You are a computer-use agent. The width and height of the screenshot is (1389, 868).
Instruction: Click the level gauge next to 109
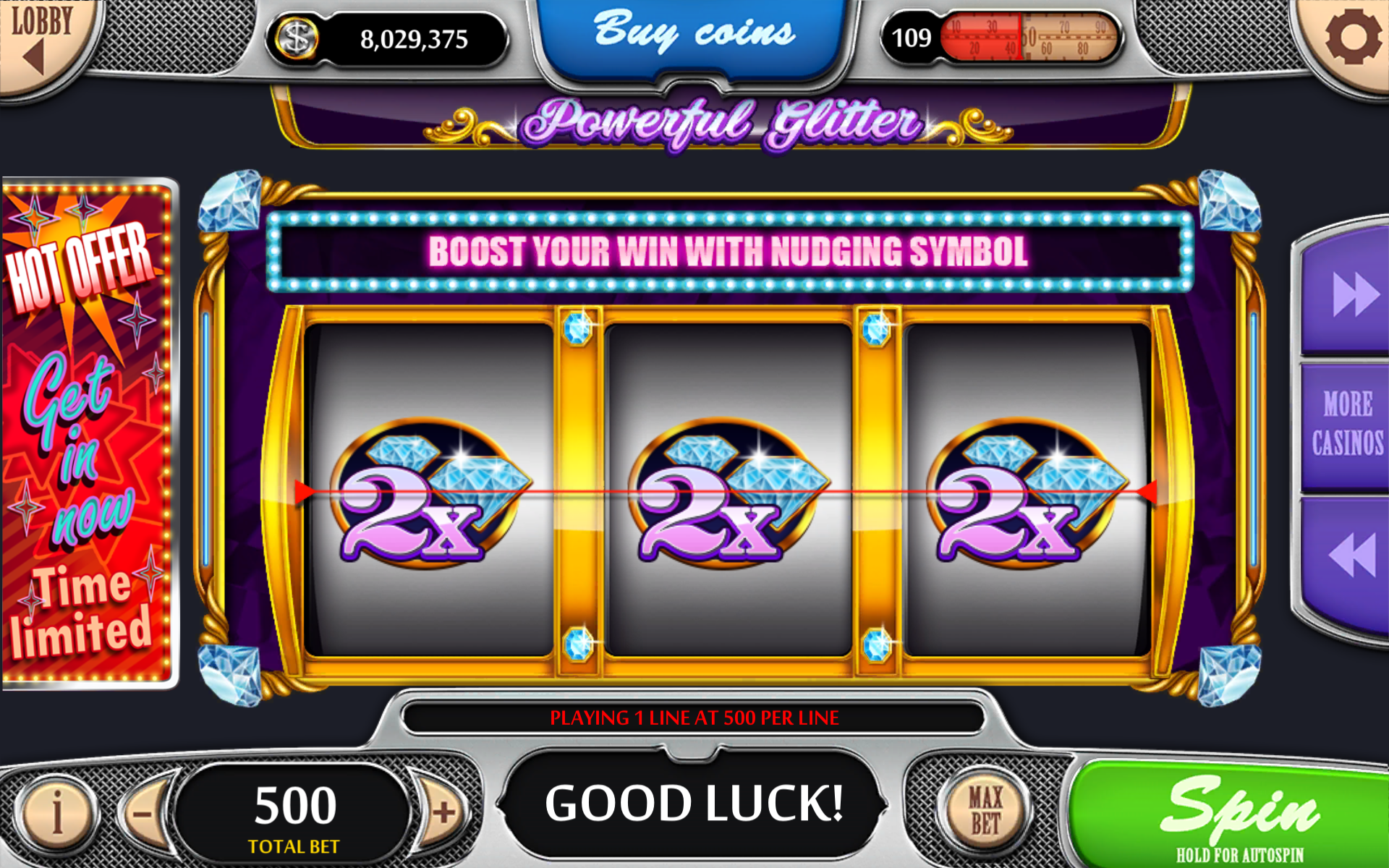1027,38
